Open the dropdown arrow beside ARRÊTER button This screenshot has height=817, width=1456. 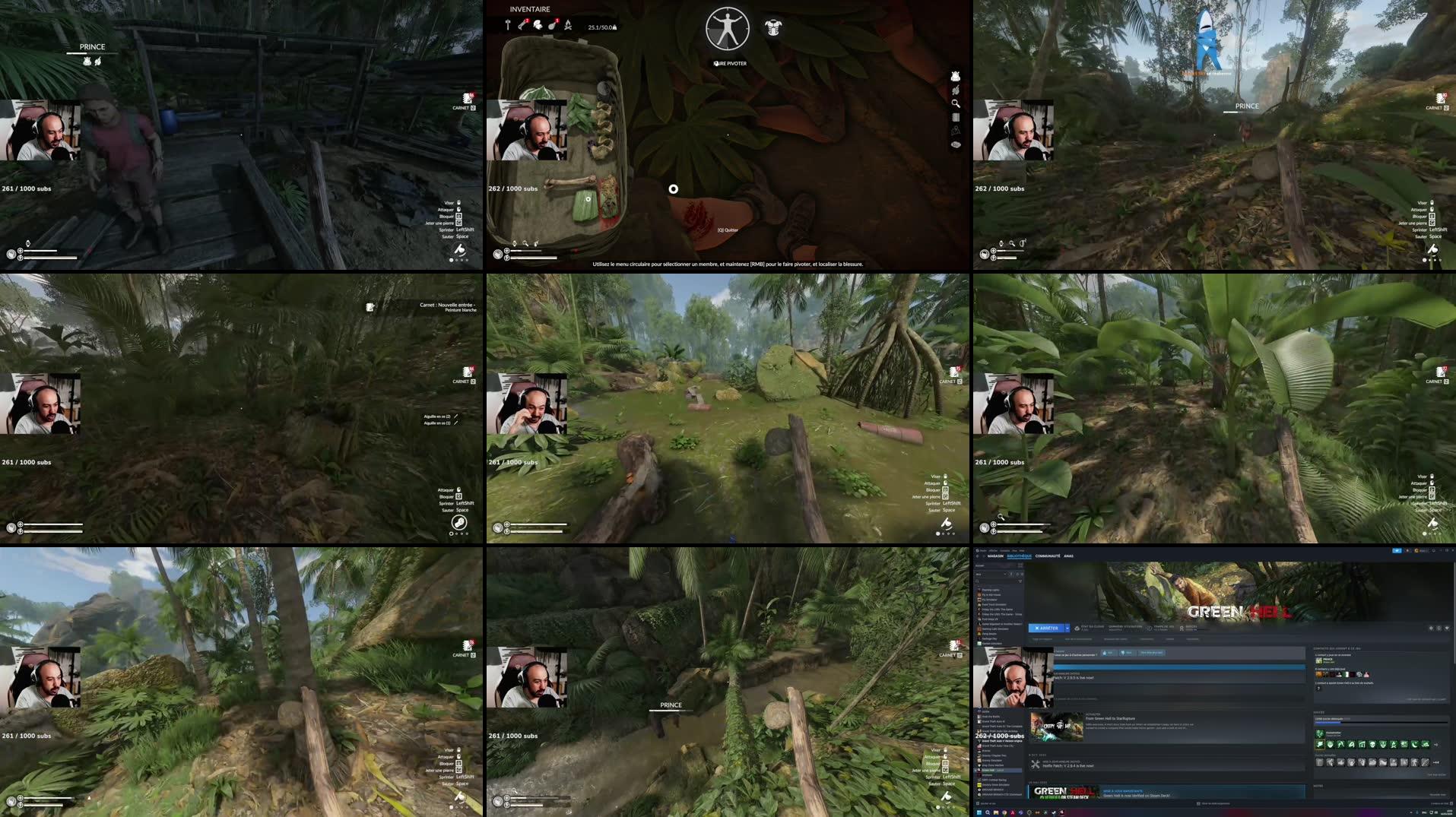click(1067, 628)
